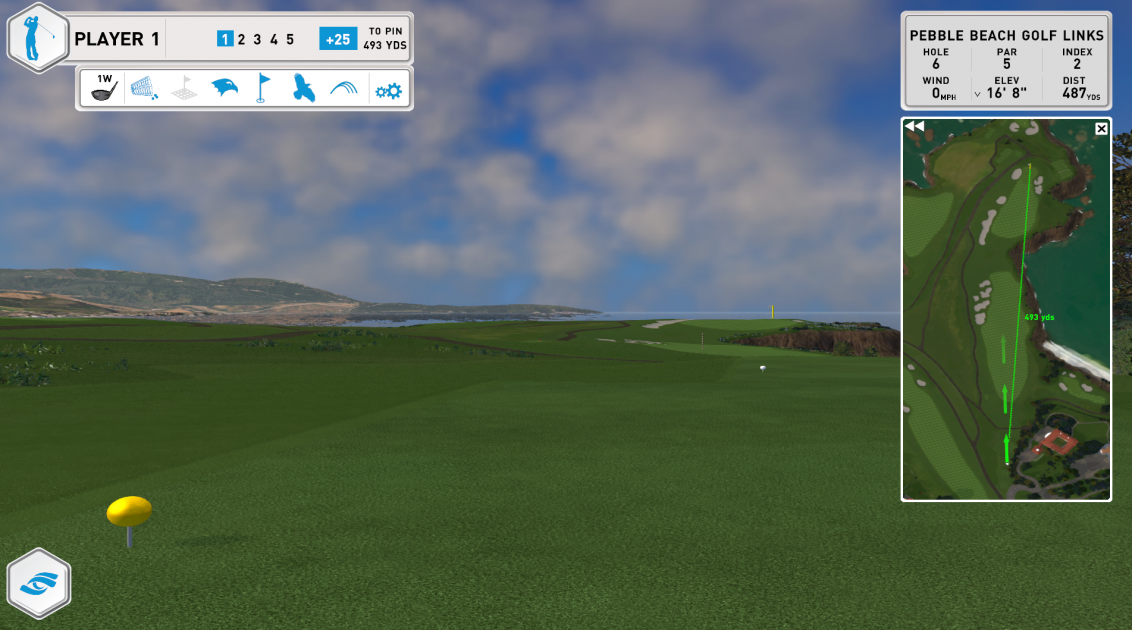Viewport: 1132px width, 630px height.
Task: Choose the blue pin flag icon
Action: pos(263,88)
